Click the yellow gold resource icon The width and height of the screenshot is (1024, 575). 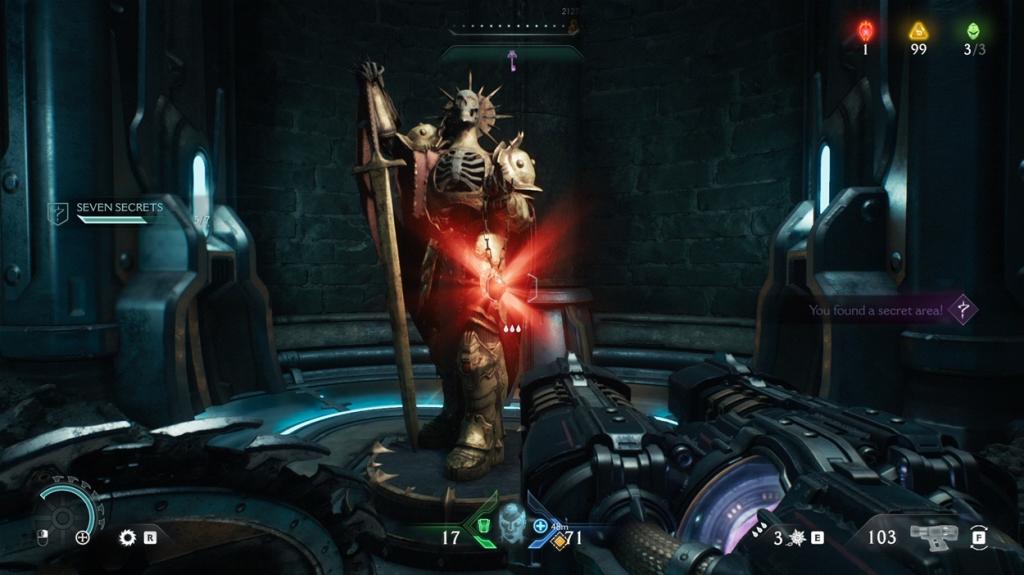tap(918, 31)
